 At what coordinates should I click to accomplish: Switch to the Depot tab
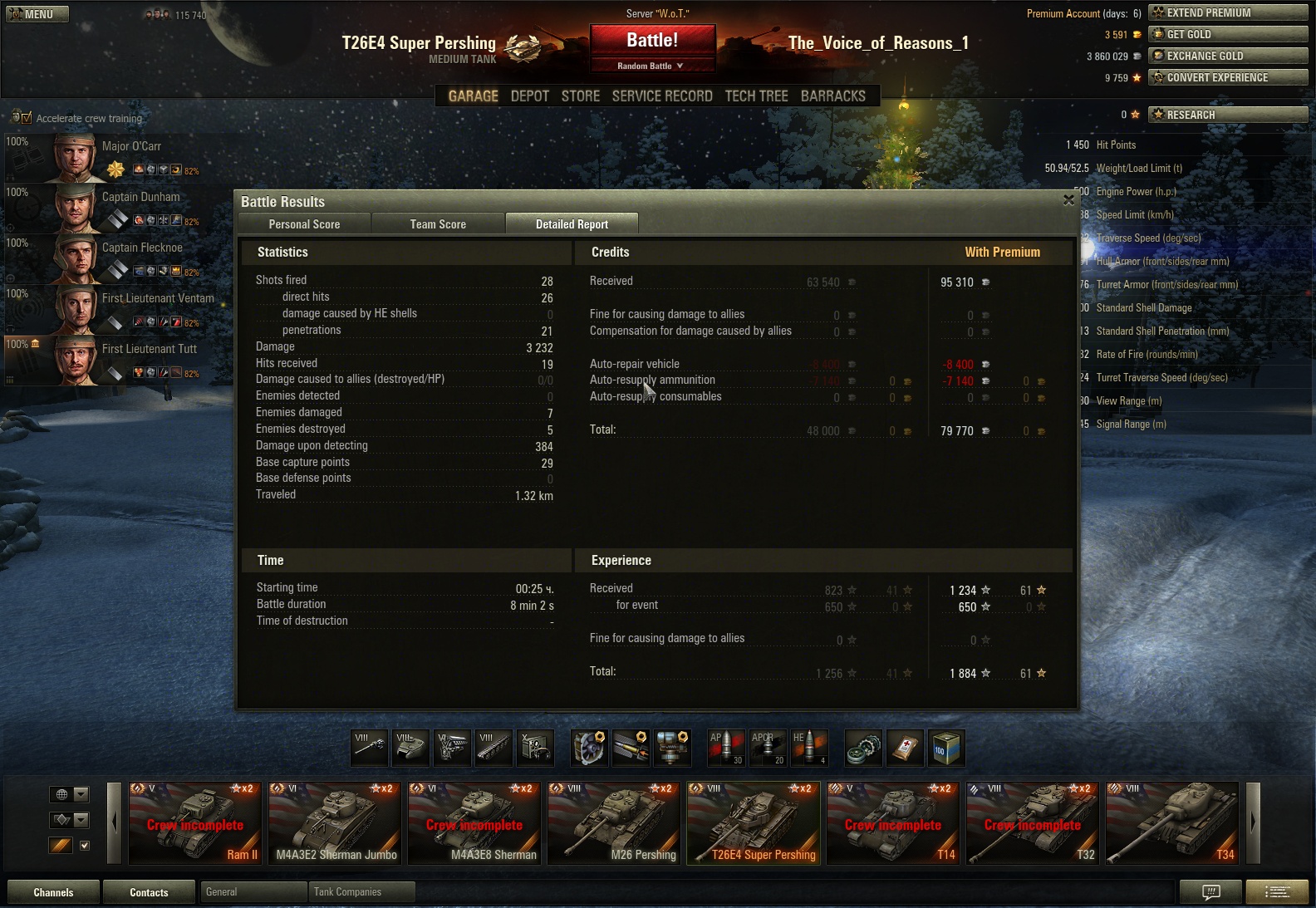click(x=529, y=96)
